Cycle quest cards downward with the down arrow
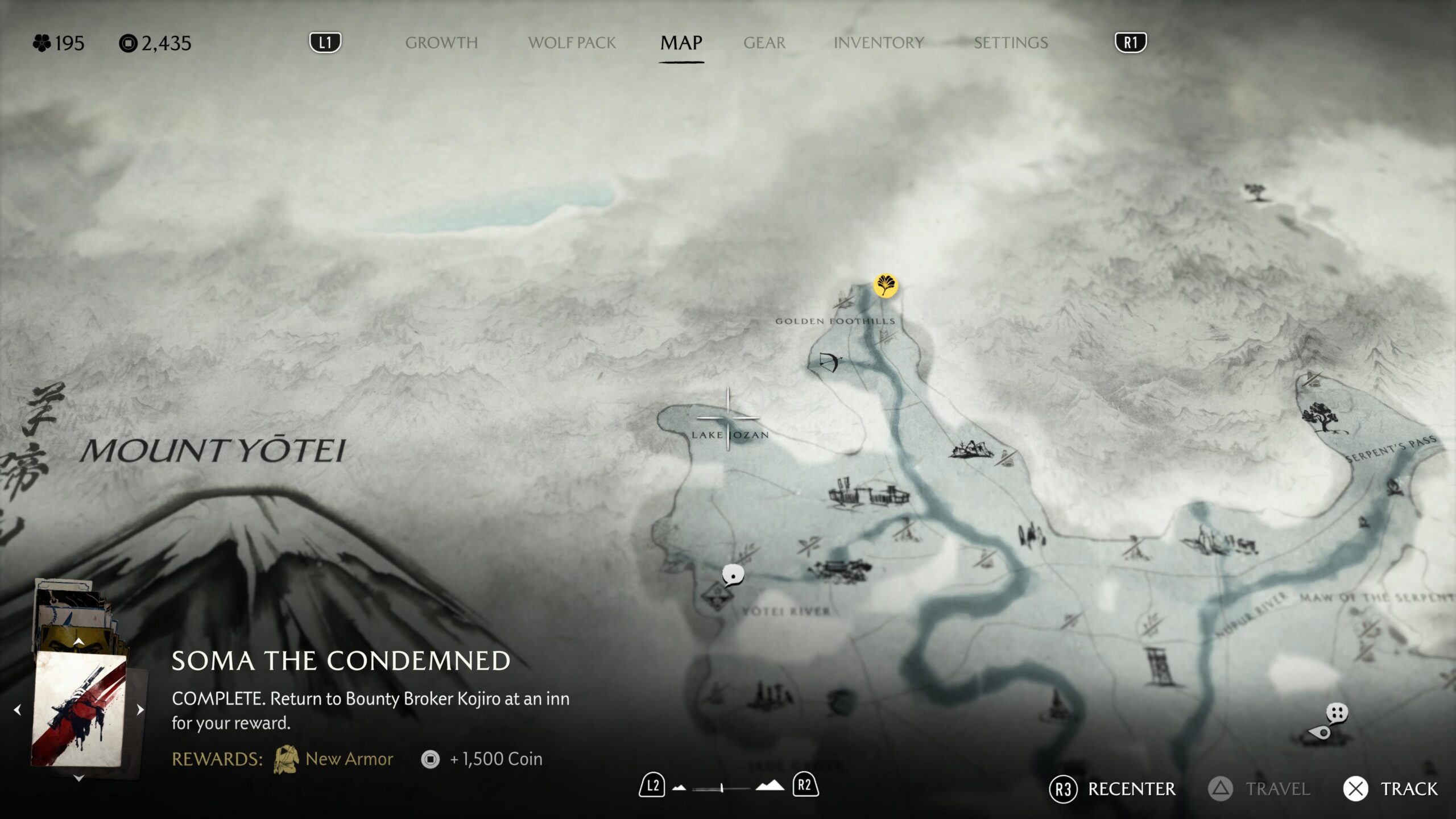 click(78, 778)
